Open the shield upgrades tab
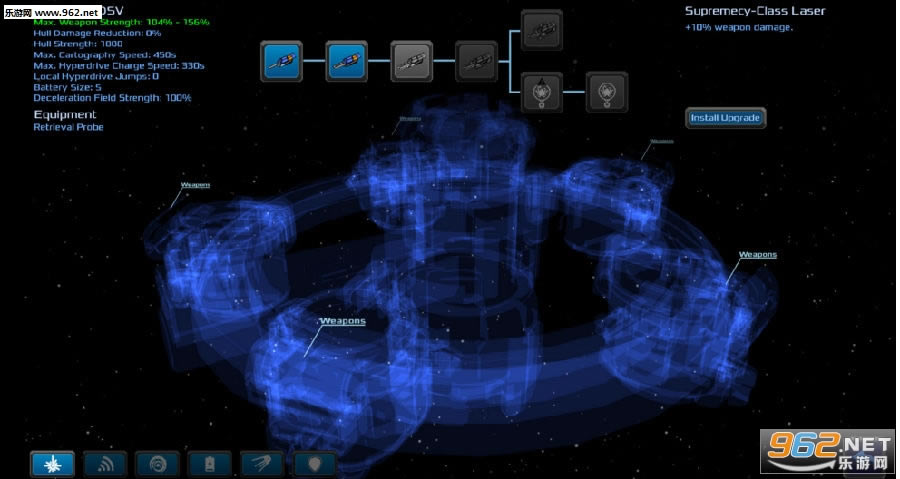Image resolution: width=900 pixels, height=479 pixels. (x=314, y=463)
